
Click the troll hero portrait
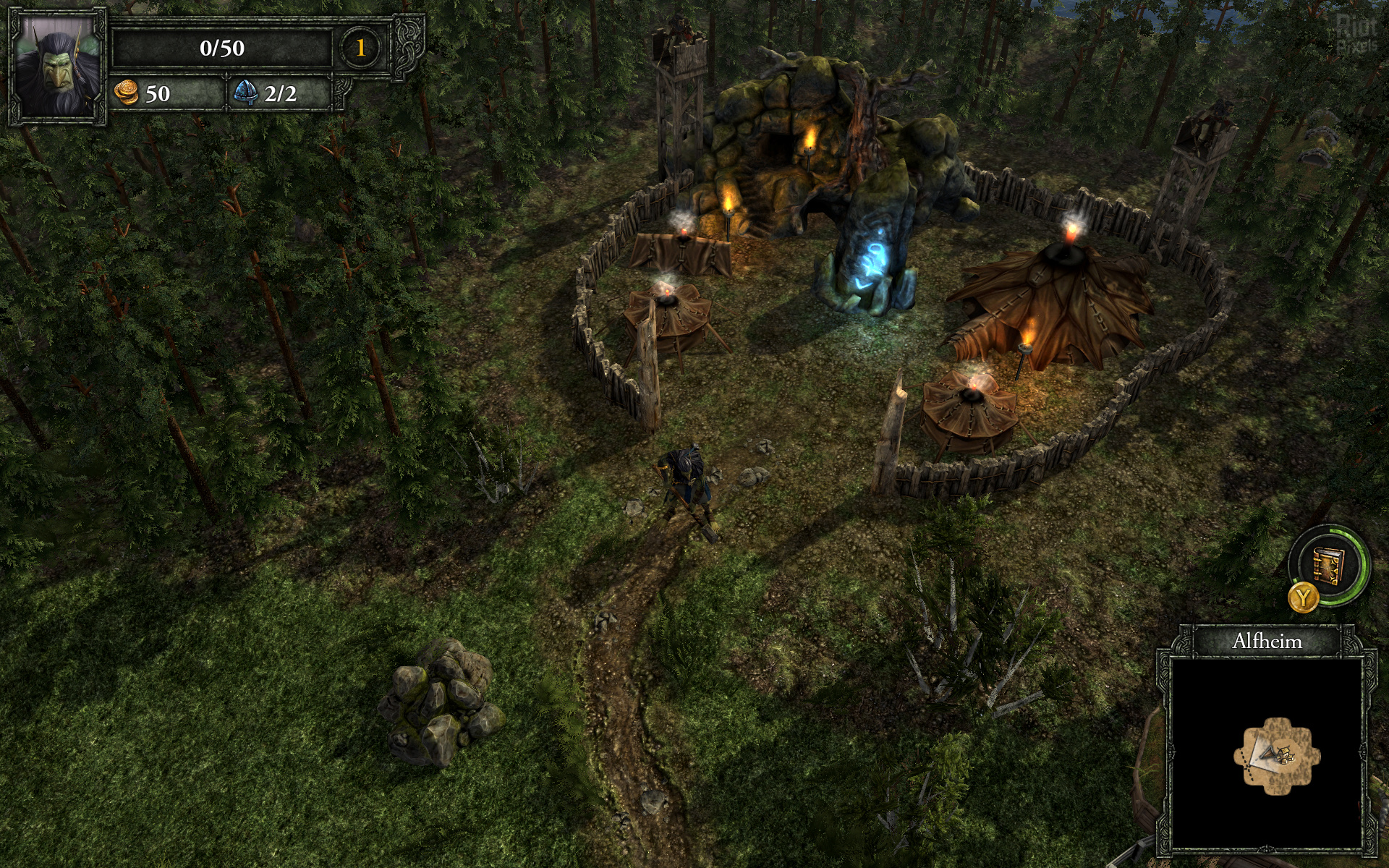pos(57,67)
